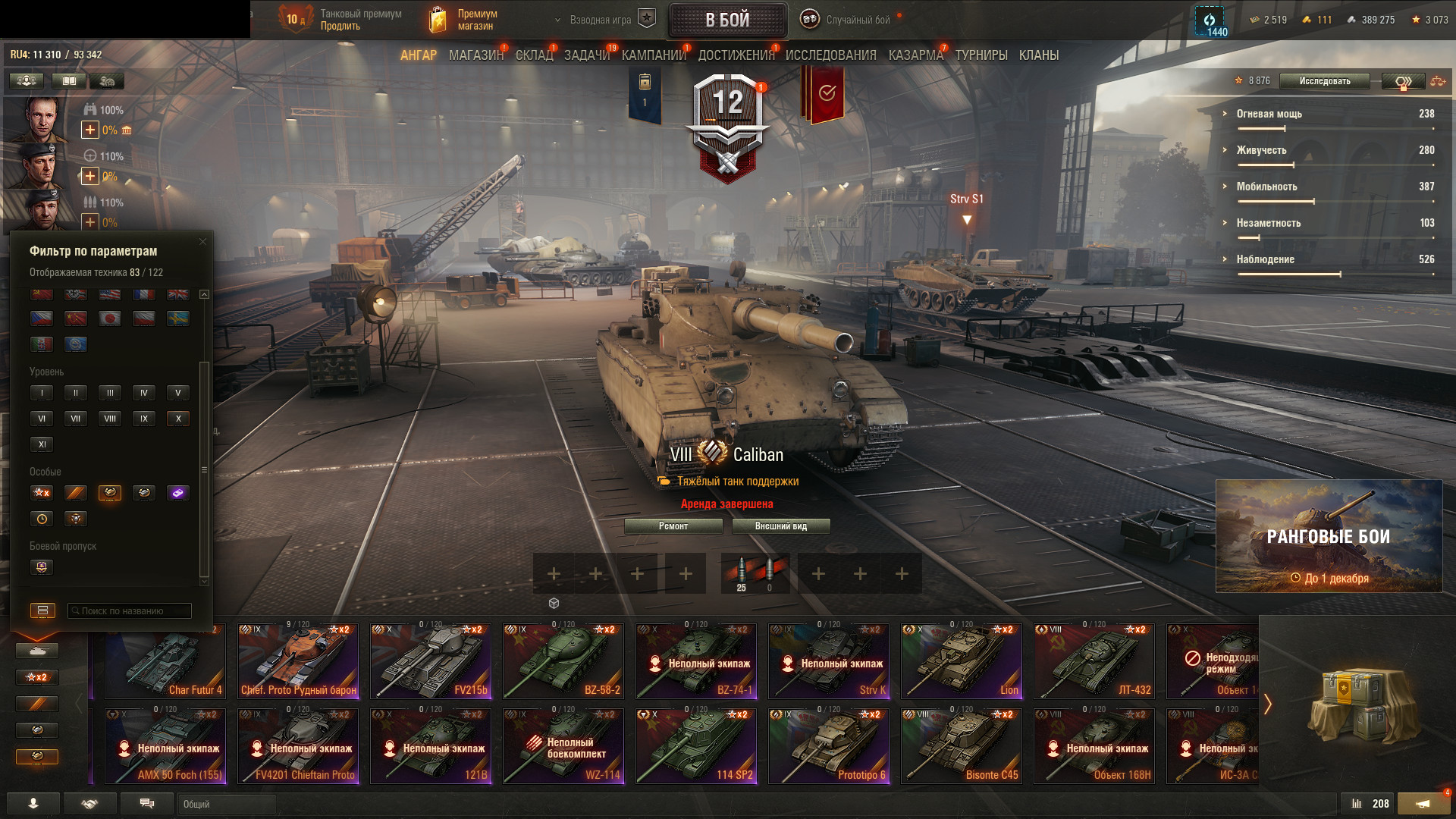Open the МАГАЗИН tab

click(475, 55)
